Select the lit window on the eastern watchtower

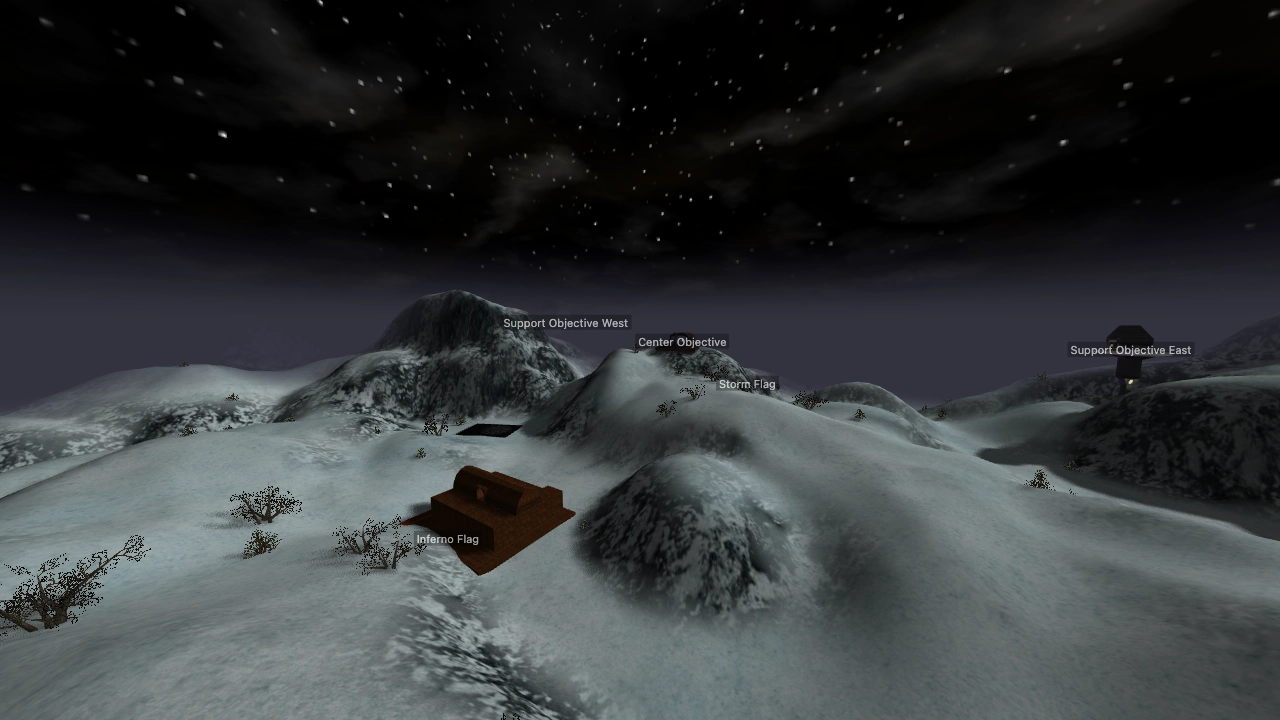(x=1131, y=382)
